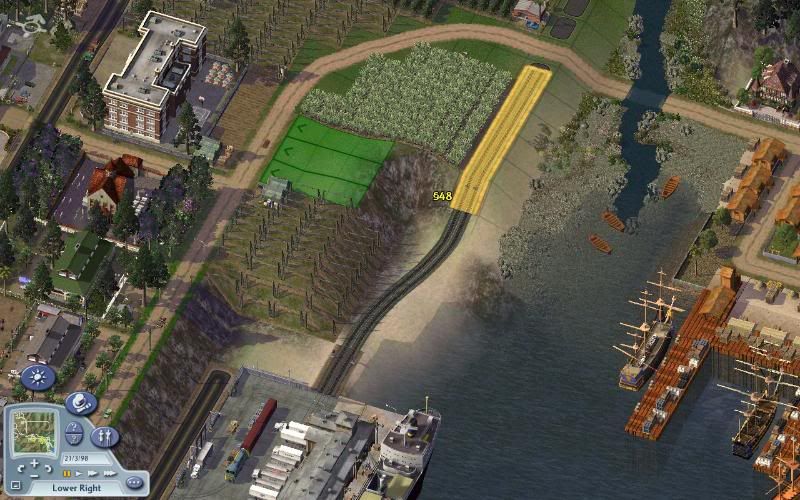Open the day/night sun button
Image resolution: width=800 pixels, height=500 pixels.
tap(38, 378)
